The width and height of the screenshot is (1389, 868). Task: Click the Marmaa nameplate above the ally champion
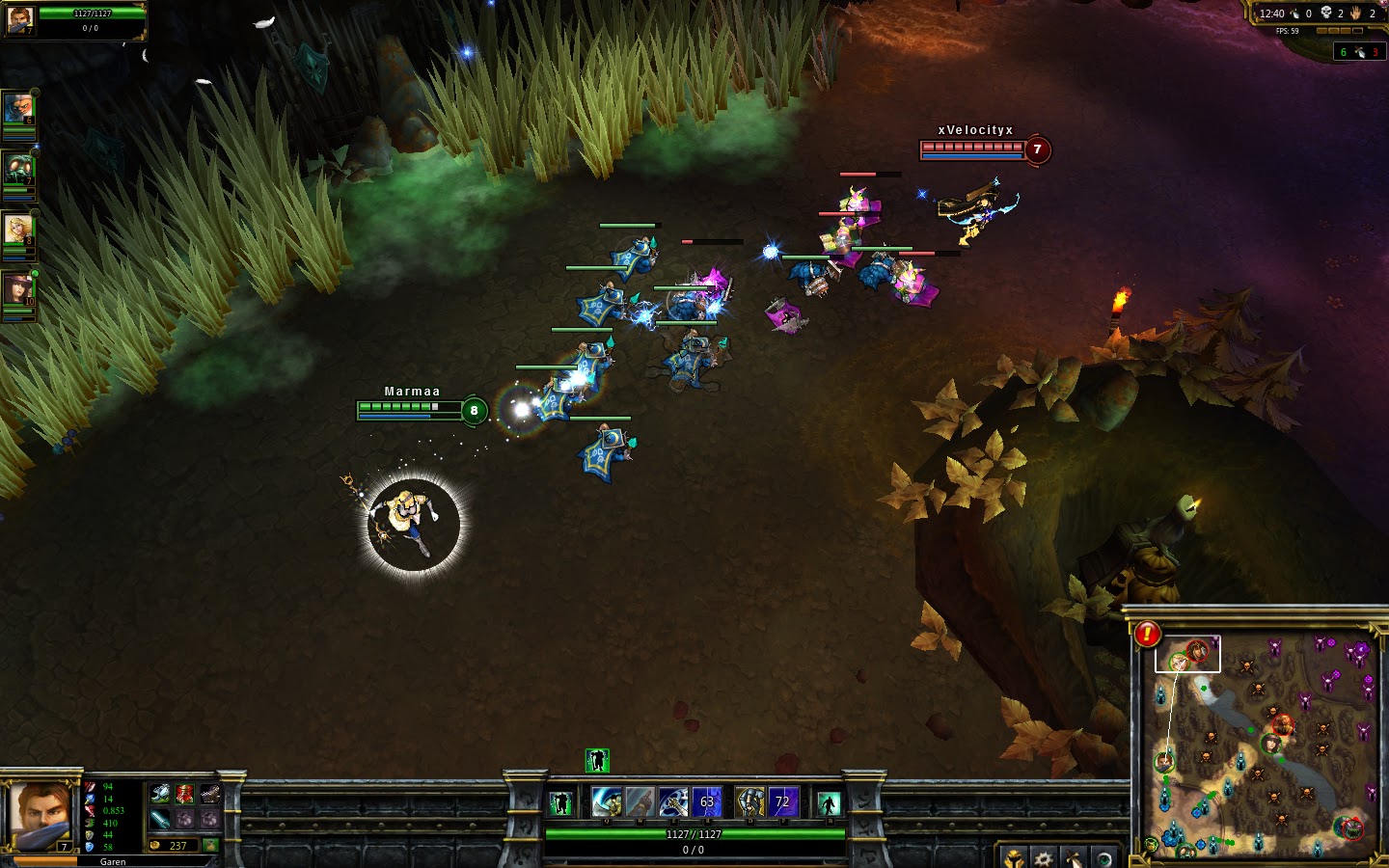[410, 392]
